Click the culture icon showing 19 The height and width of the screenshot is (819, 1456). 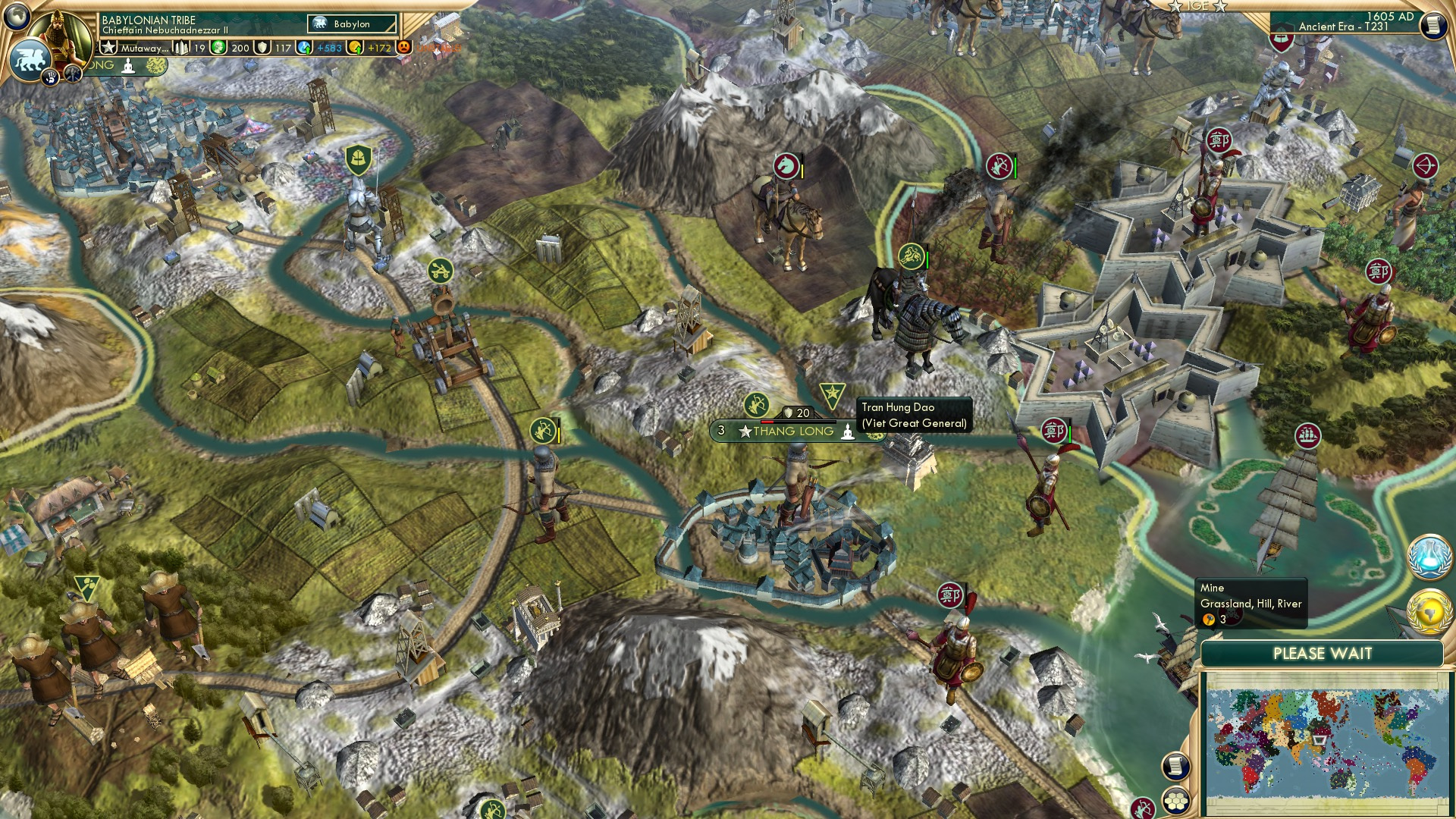pyautogui.click(x=181, y=49)
